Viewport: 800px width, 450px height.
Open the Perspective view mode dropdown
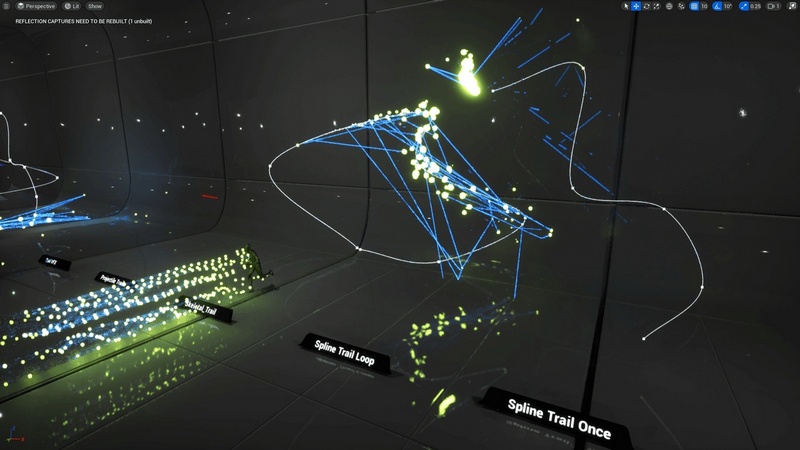click(38, 6)
